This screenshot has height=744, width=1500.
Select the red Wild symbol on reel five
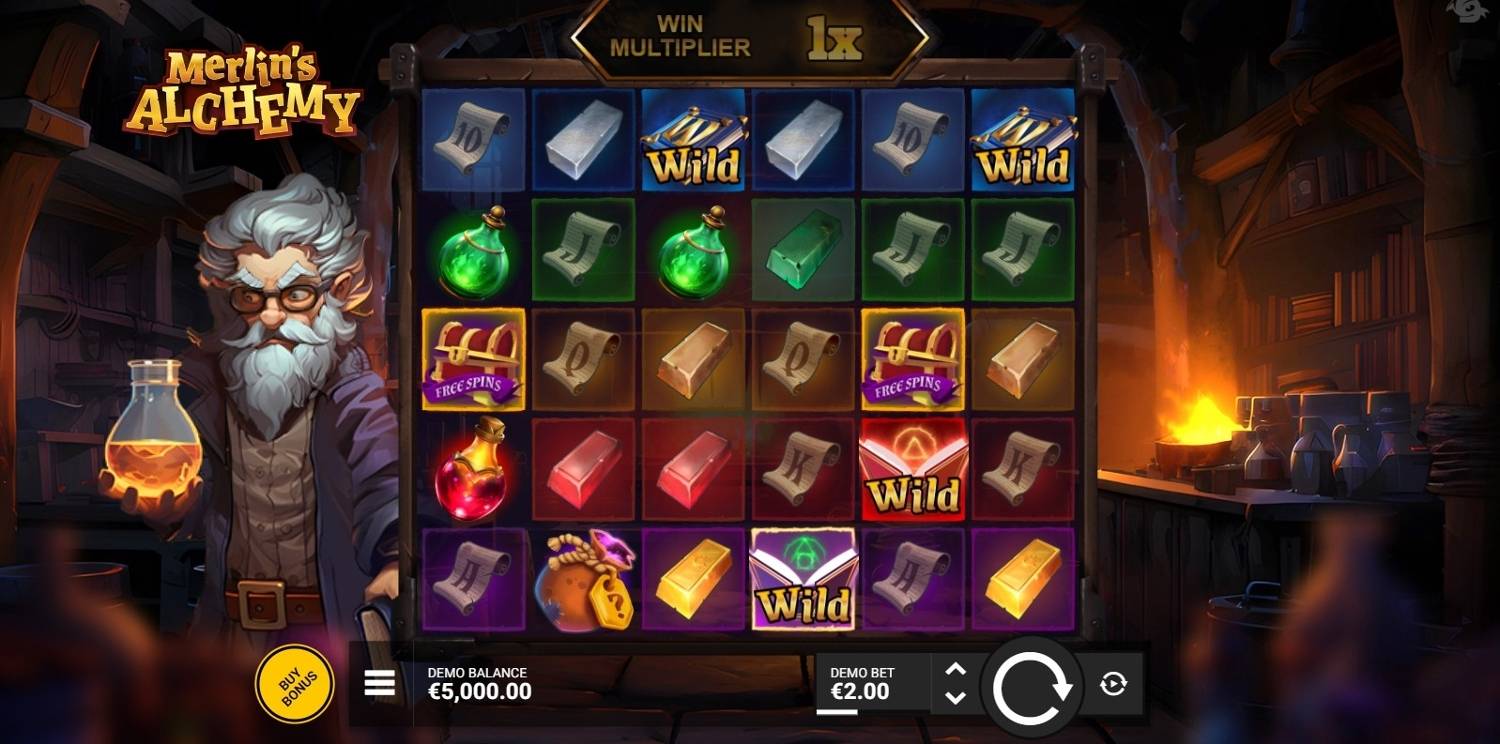[x=912, y=470]
